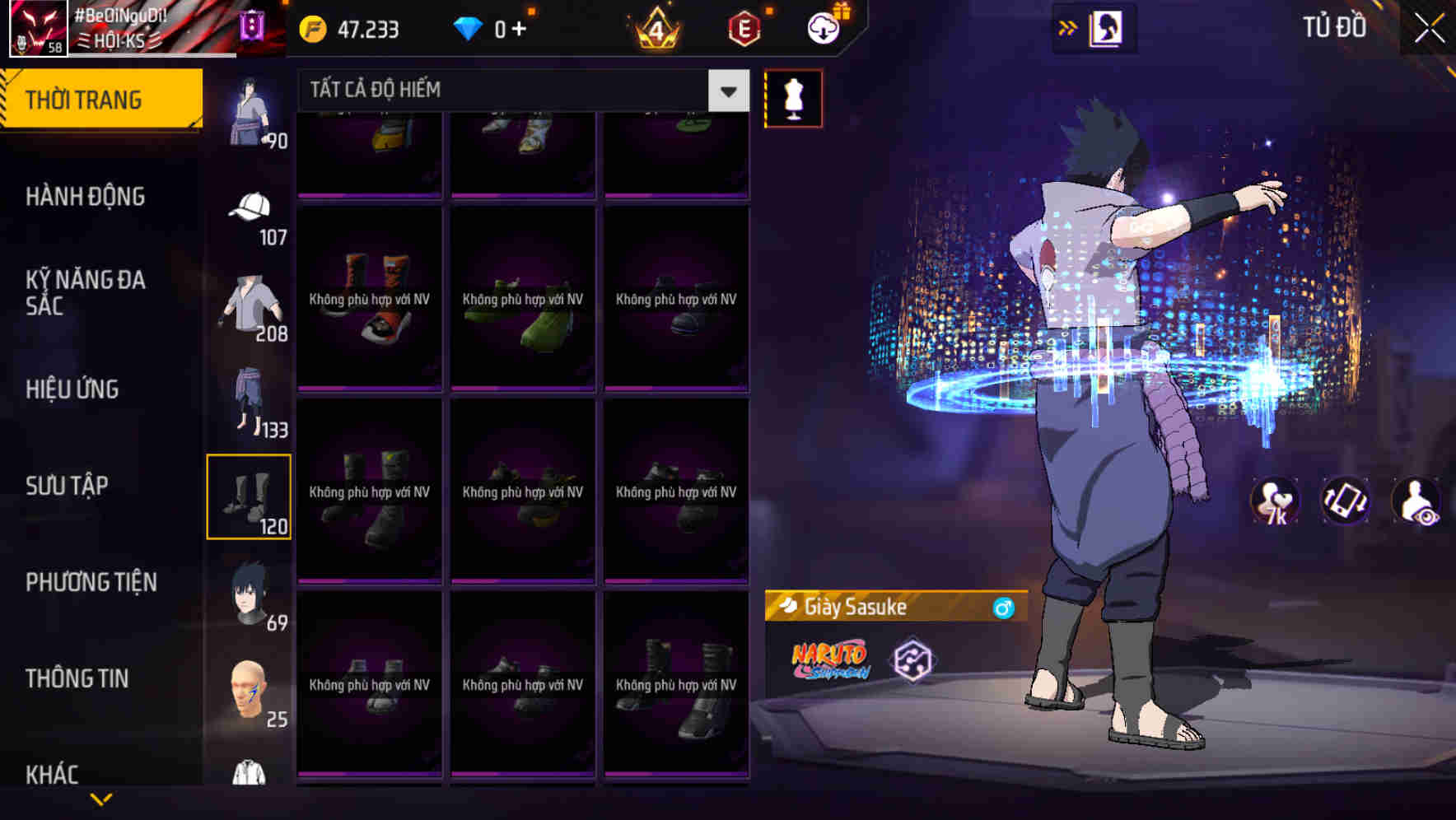Click the mannequin dressing room icon
Image resolution: width=1456 pixels, height=820 pixels.
[793, 97]
